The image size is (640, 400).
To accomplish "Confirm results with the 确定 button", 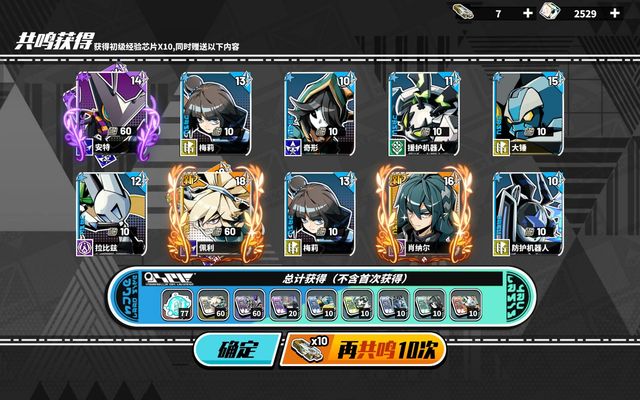I will [x=234, y=350].
